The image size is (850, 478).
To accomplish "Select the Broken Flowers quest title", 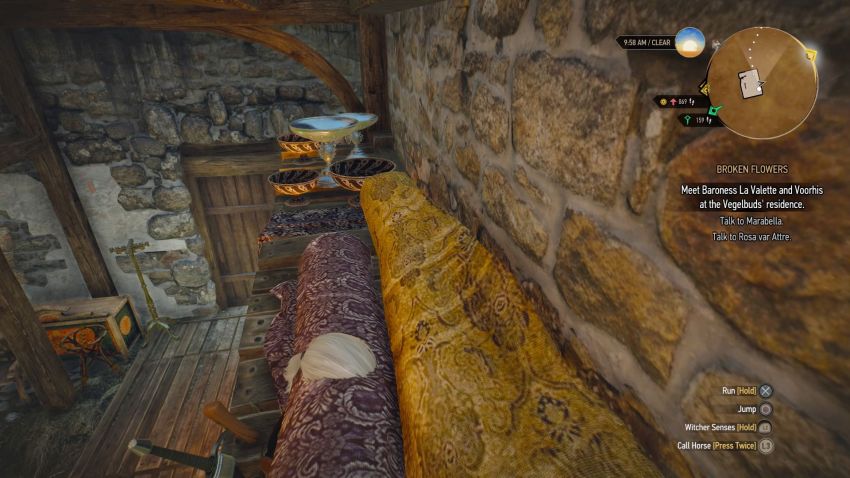I will 751,170.
